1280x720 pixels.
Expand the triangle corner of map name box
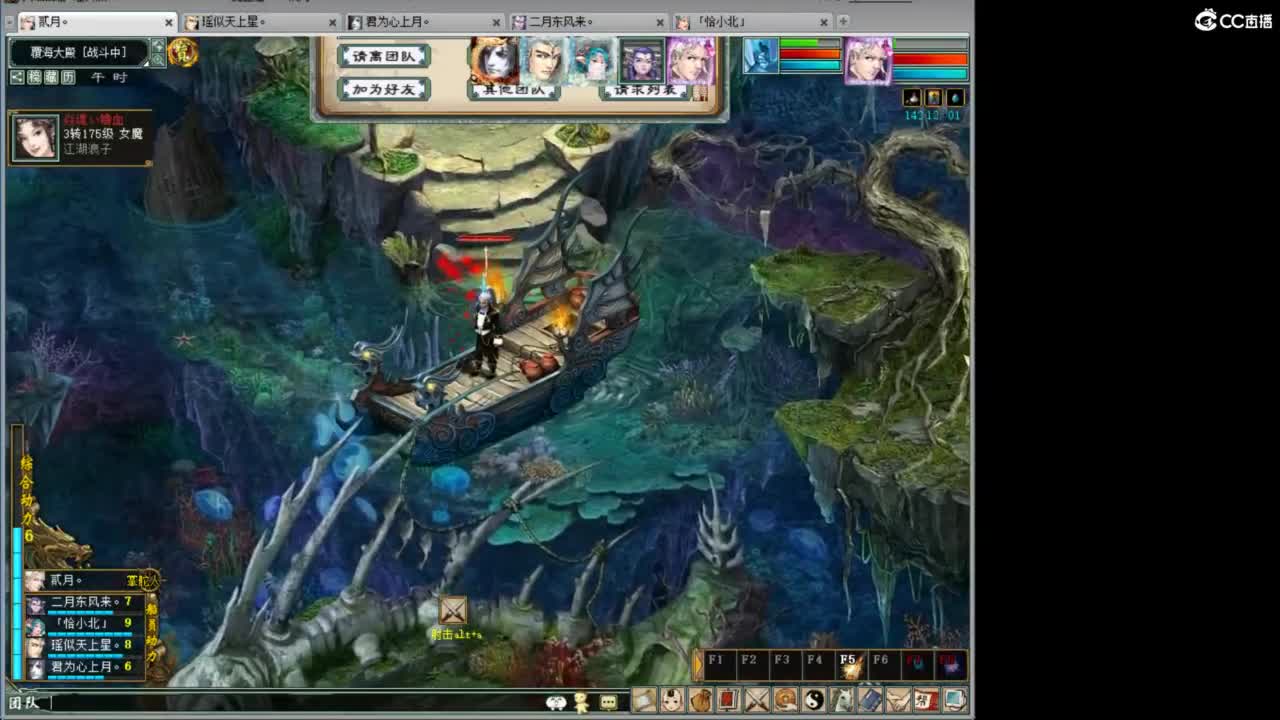146,63
